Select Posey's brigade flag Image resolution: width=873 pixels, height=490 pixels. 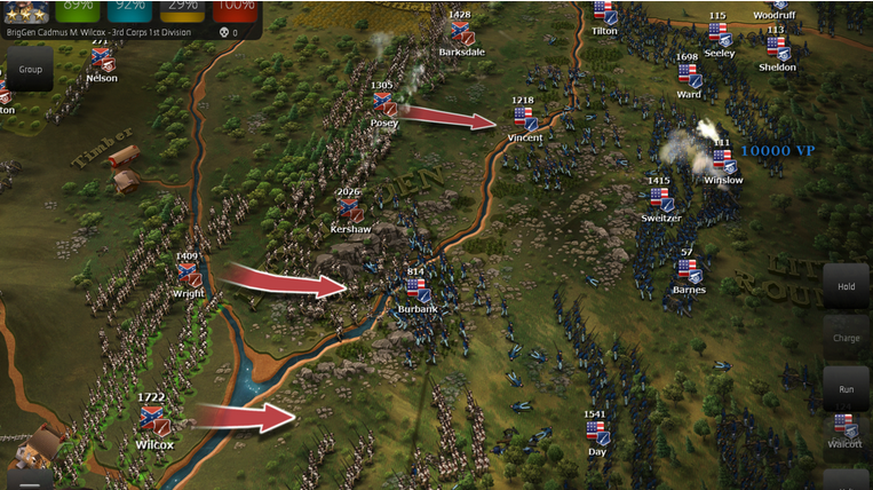(x=384, y=104)
